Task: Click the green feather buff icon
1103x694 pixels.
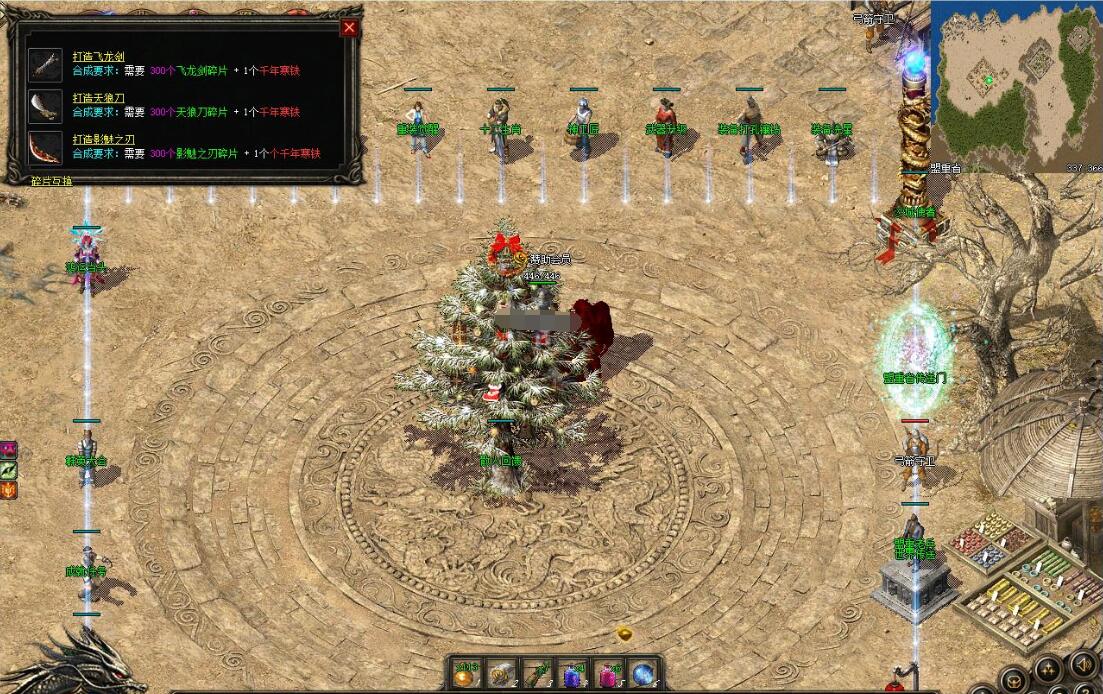Action: click(x=8, y=470)
